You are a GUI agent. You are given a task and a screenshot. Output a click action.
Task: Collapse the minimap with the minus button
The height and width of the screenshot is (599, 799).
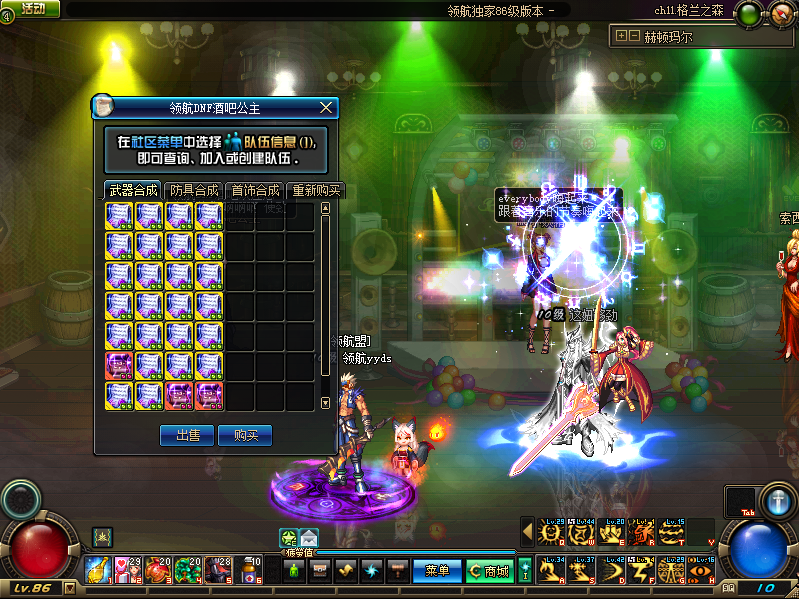click(633, 35)
